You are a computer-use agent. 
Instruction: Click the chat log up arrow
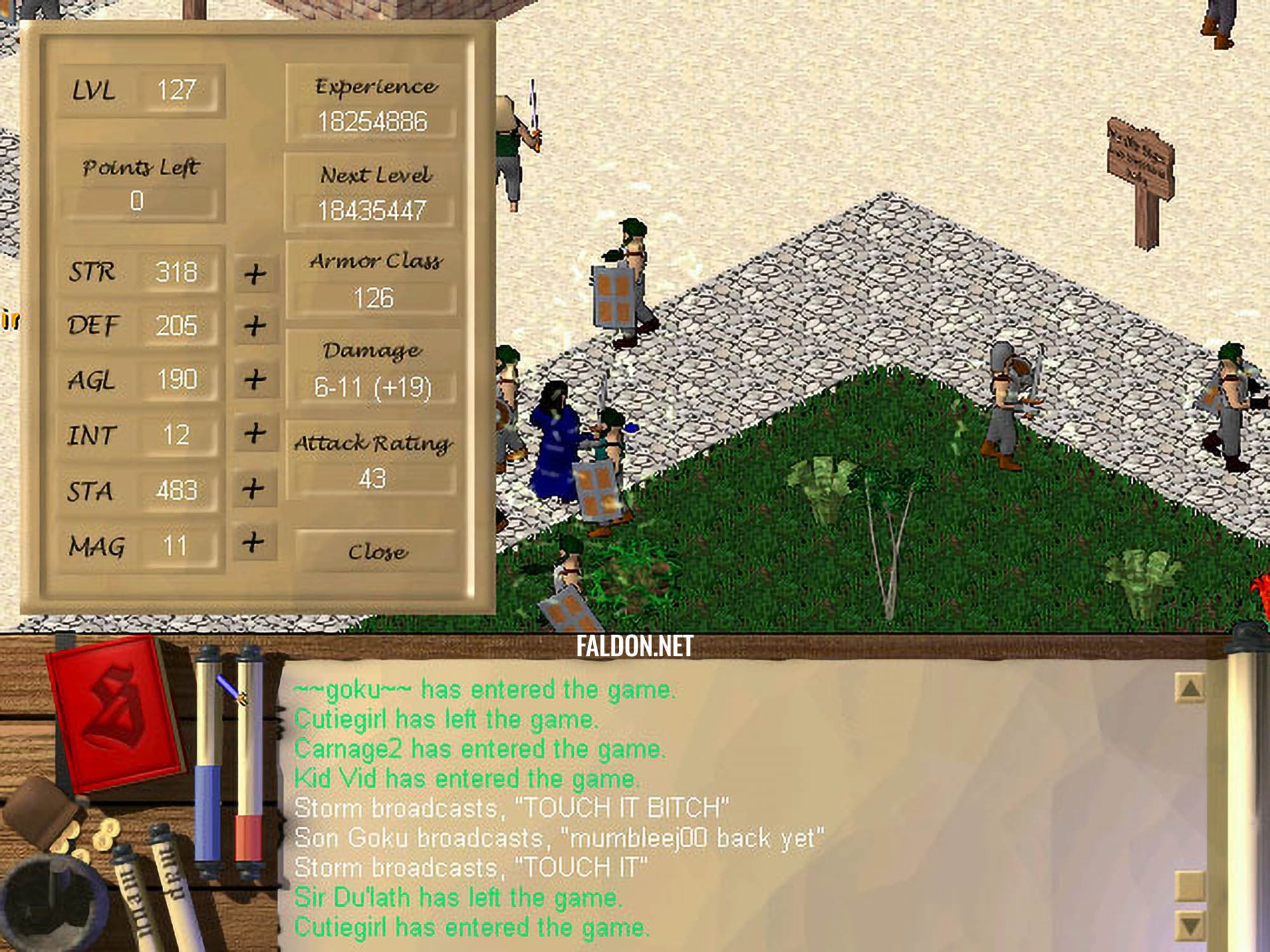(1190, 687)
